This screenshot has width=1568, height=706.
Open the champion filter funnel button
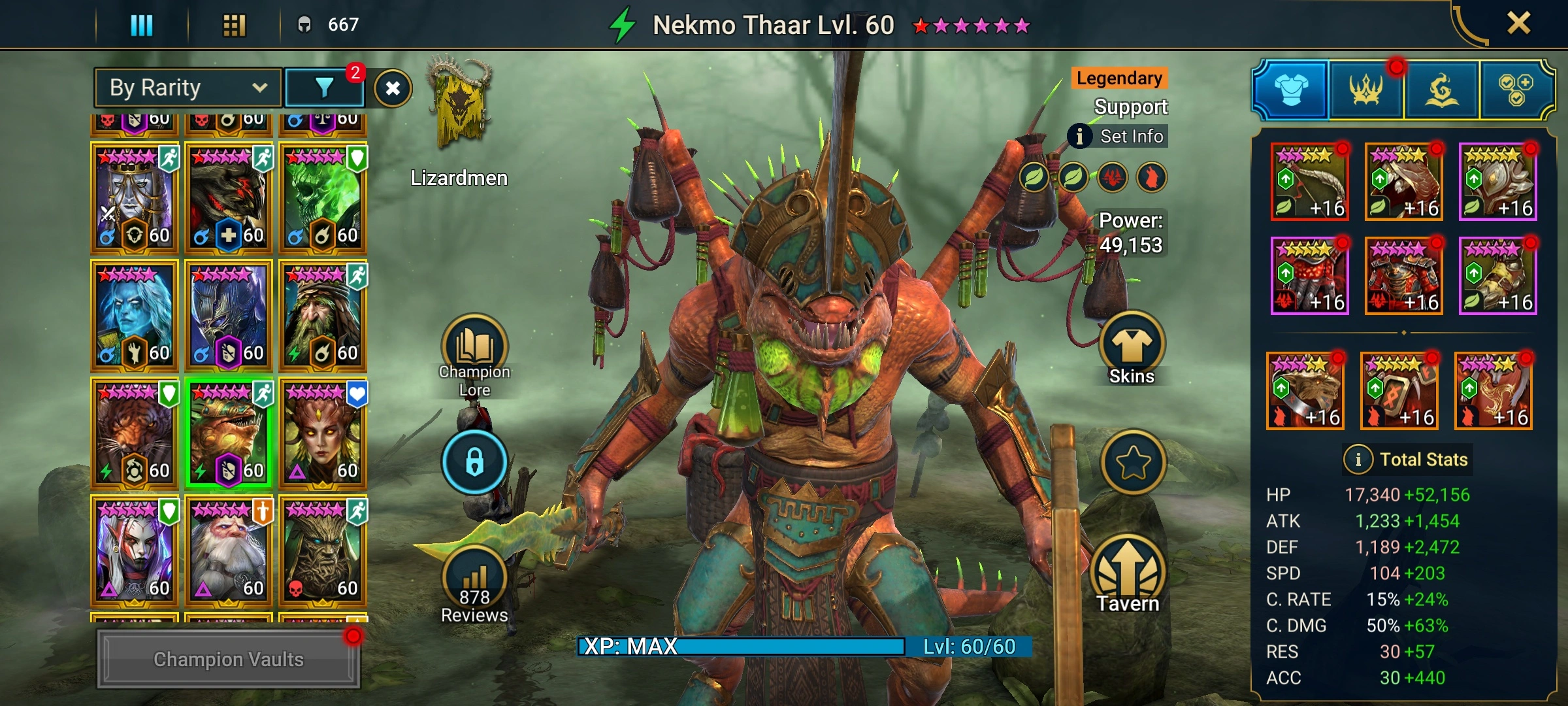pos(325,88)
